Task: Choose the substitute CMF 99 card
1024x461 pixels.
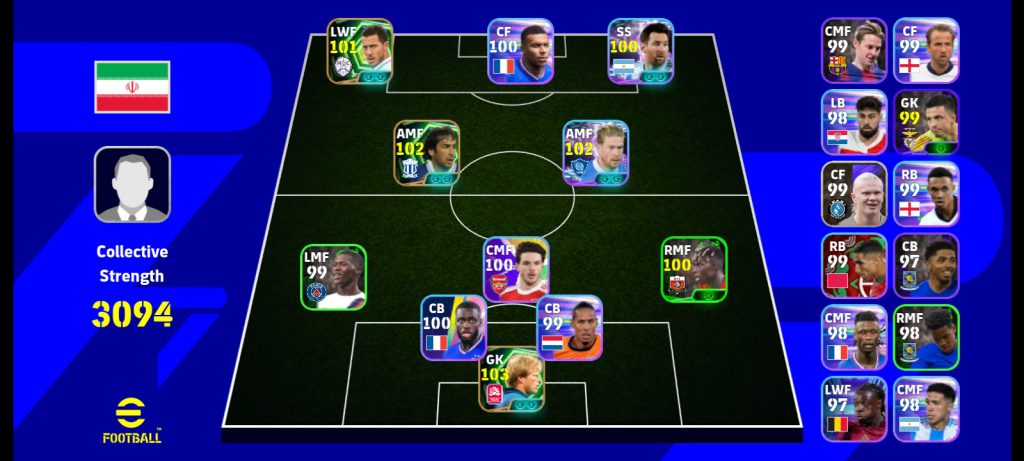Action: (x=854, y=51)
